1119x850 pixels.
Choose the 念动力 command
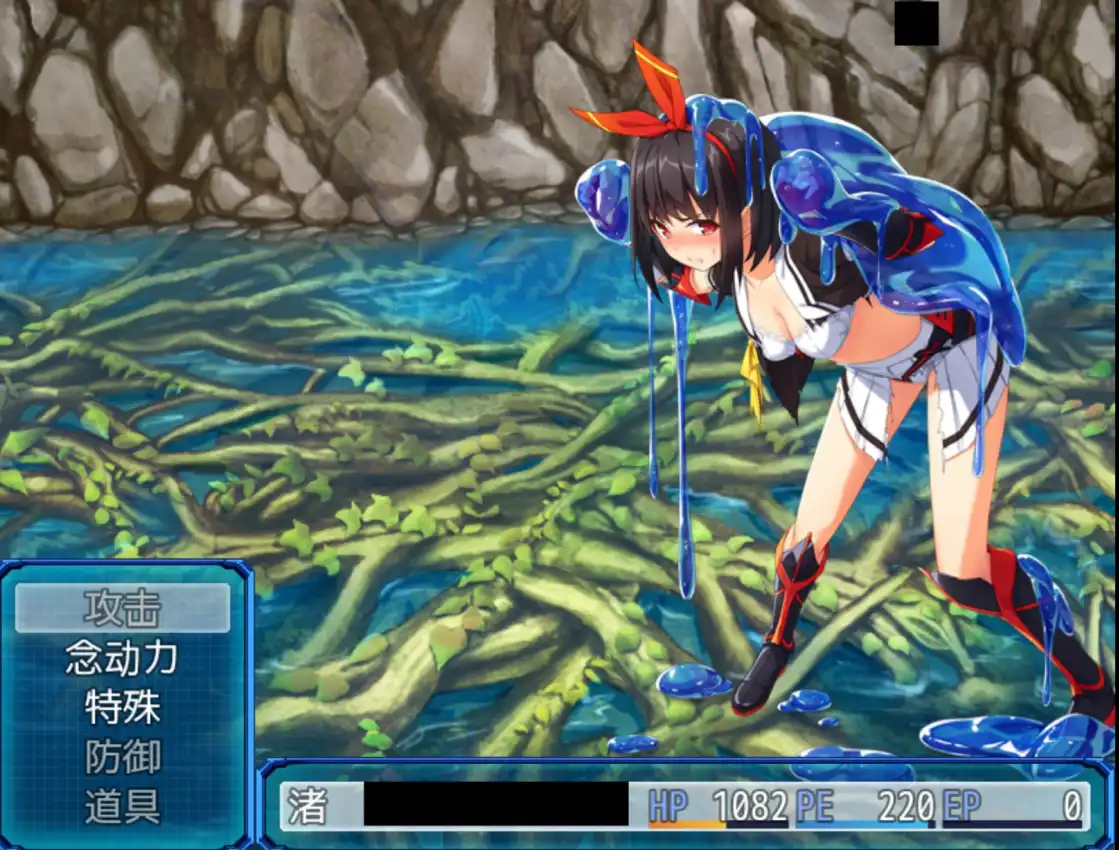coord(122,657)
